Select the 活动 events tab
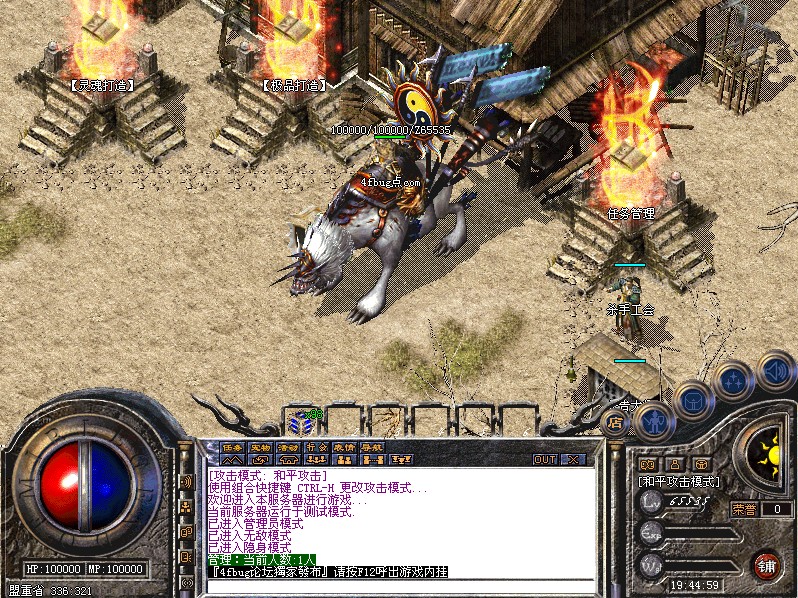This screenshot has width=798, height=598. pyautogui.click(x=288, y=447)
